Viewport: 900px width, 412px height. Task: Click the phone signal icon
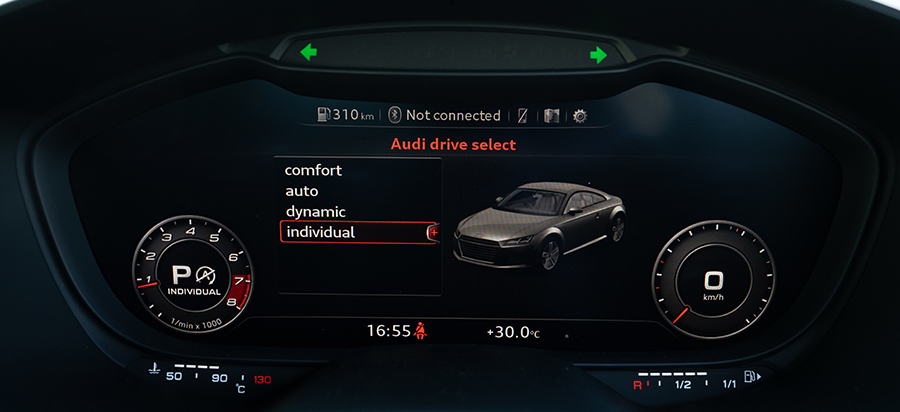523,116
